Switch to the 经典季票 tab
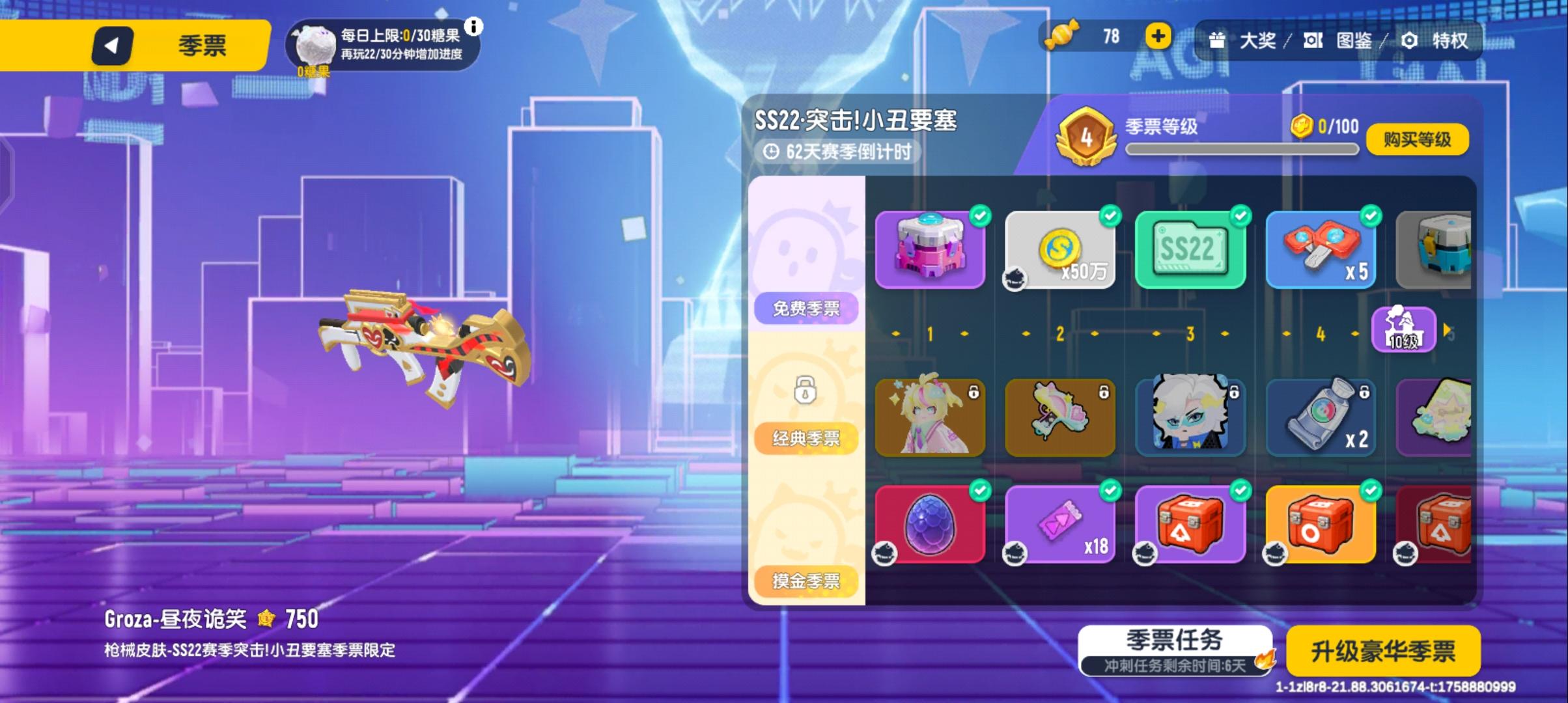The height and width of the screenshot is (703, 1568). [x=806, y=438]
